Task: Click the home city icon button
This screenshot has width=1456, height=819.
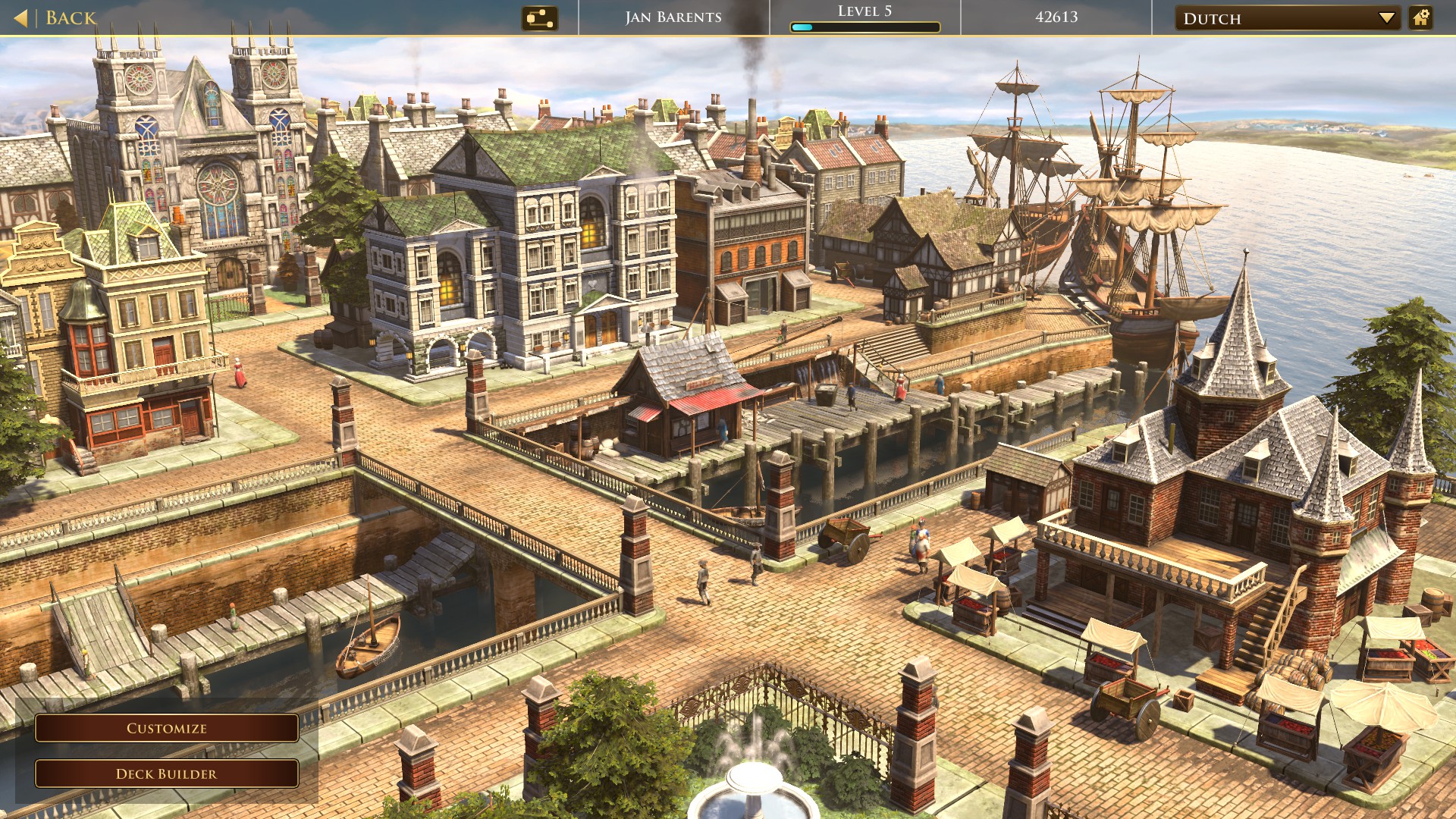Action: pos(1421,17)
